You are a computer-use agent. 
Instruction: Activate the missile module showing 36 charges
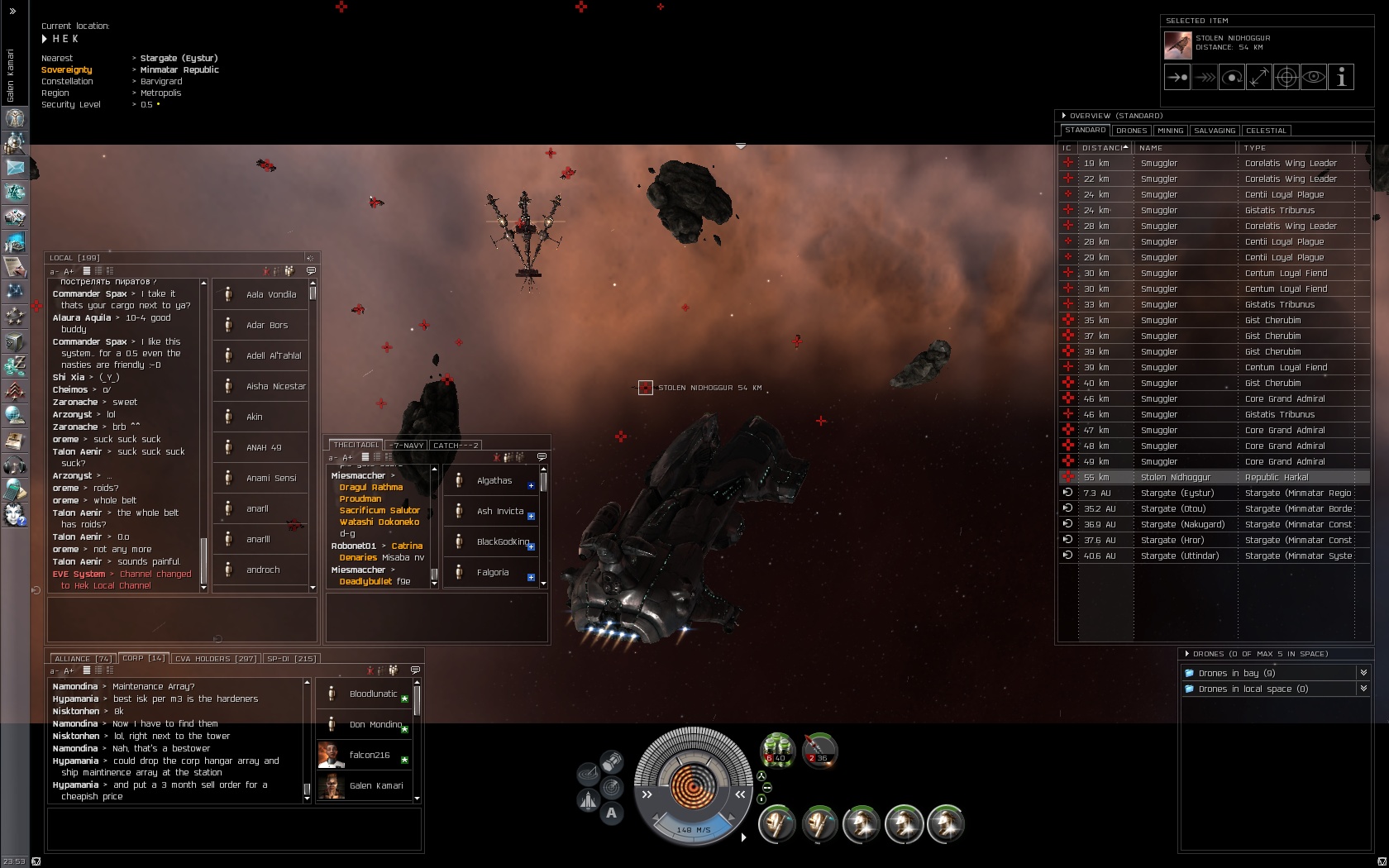coord(819,750)
